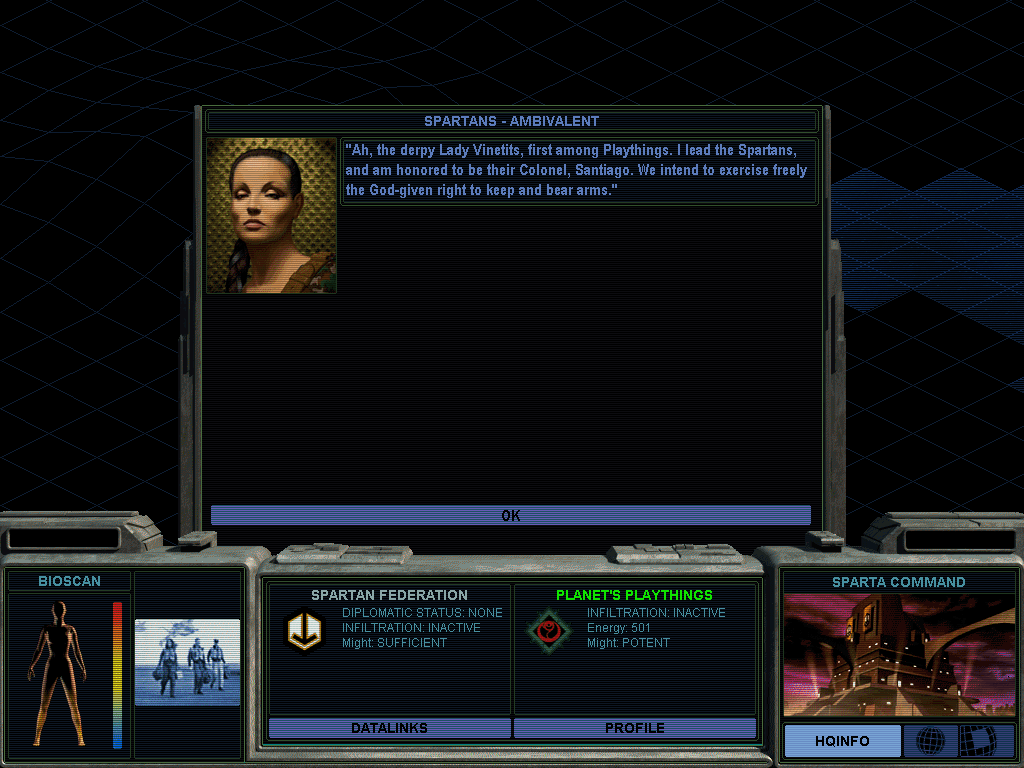View the Profile of Planet's Playthings
The width and height of the screenshot is (1024, 768).
pos(634,728)
